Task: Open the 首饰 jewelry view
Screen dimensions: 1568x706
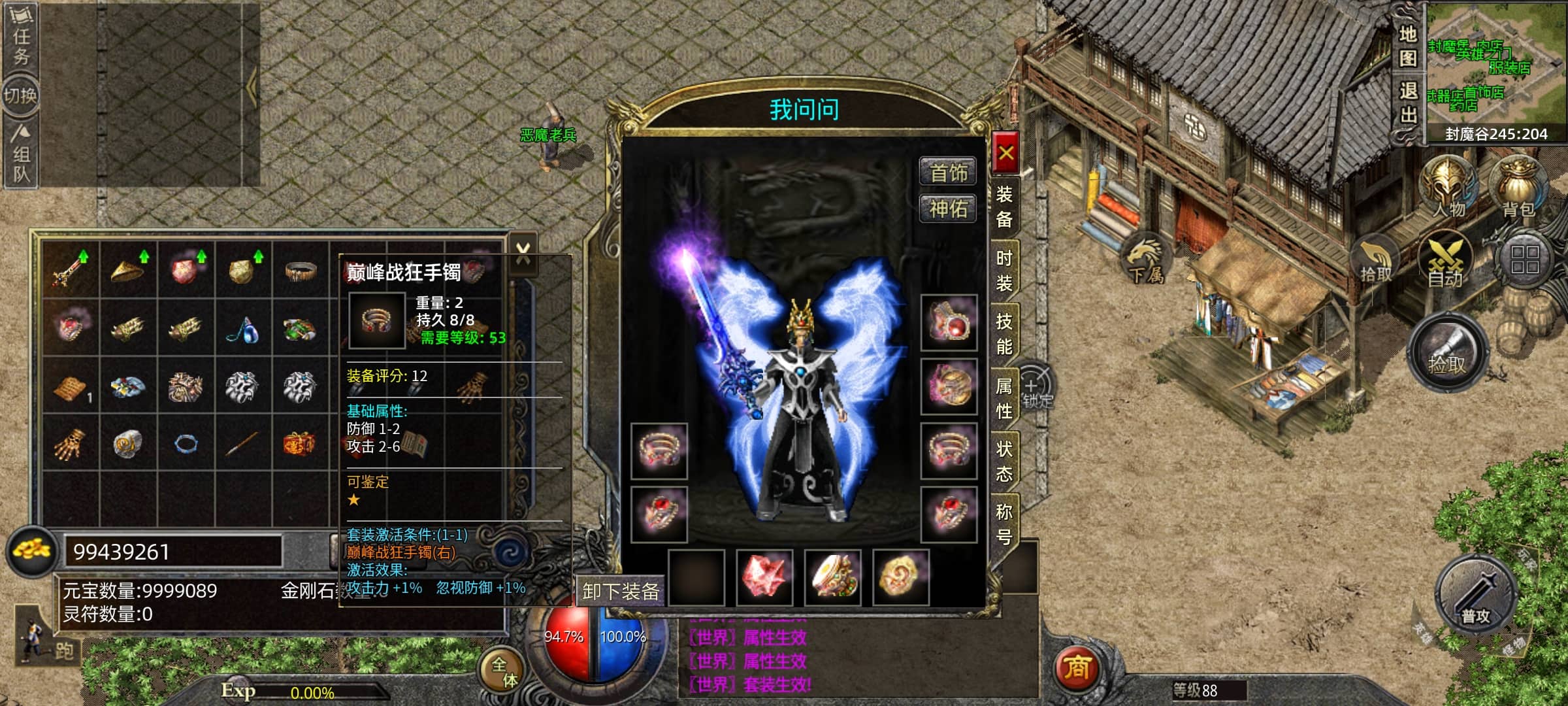Action: point(948,173)
